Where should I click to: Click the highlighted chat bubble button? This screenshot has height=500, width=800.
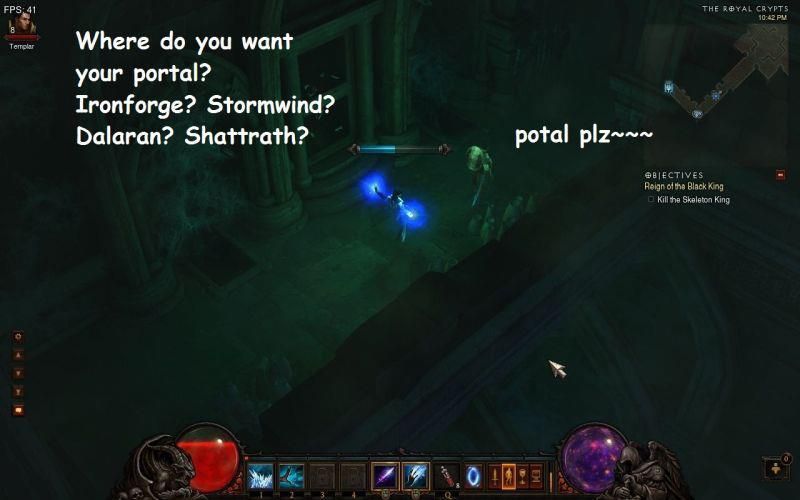(x=18, y=409)
